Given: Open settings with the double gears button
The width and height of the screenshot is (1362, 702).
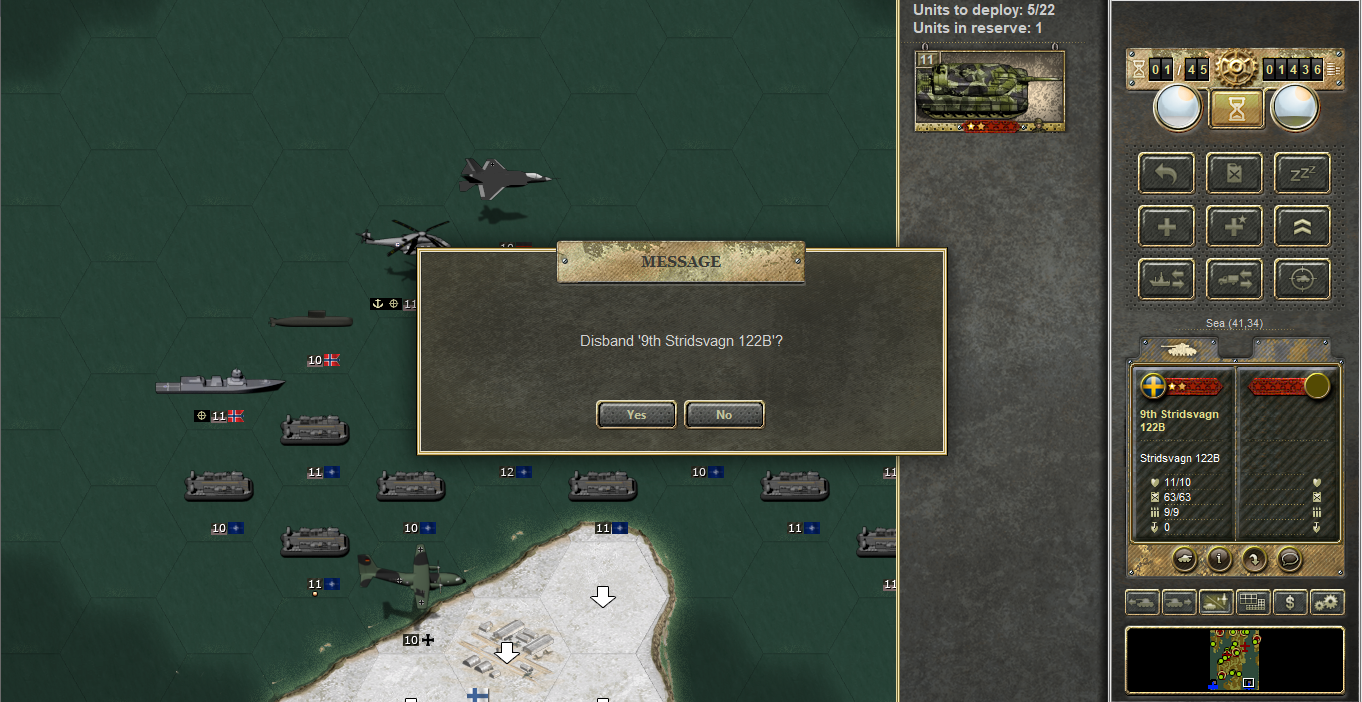Looking at the screenshot, I should click(1326, 602).
